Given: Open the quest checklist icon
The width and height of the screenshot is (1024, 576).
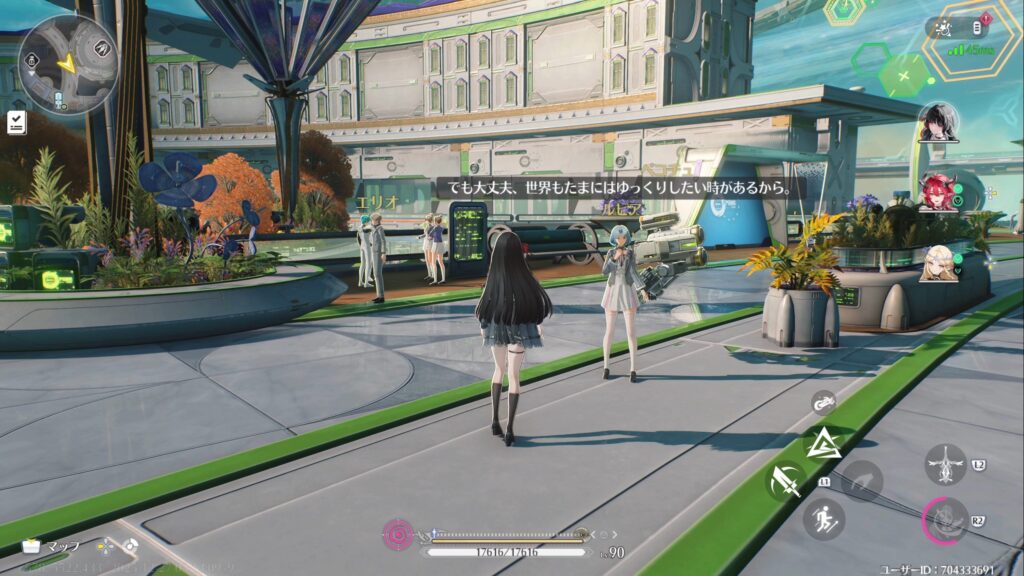Looking at the screenshot, I should (17, 122).
